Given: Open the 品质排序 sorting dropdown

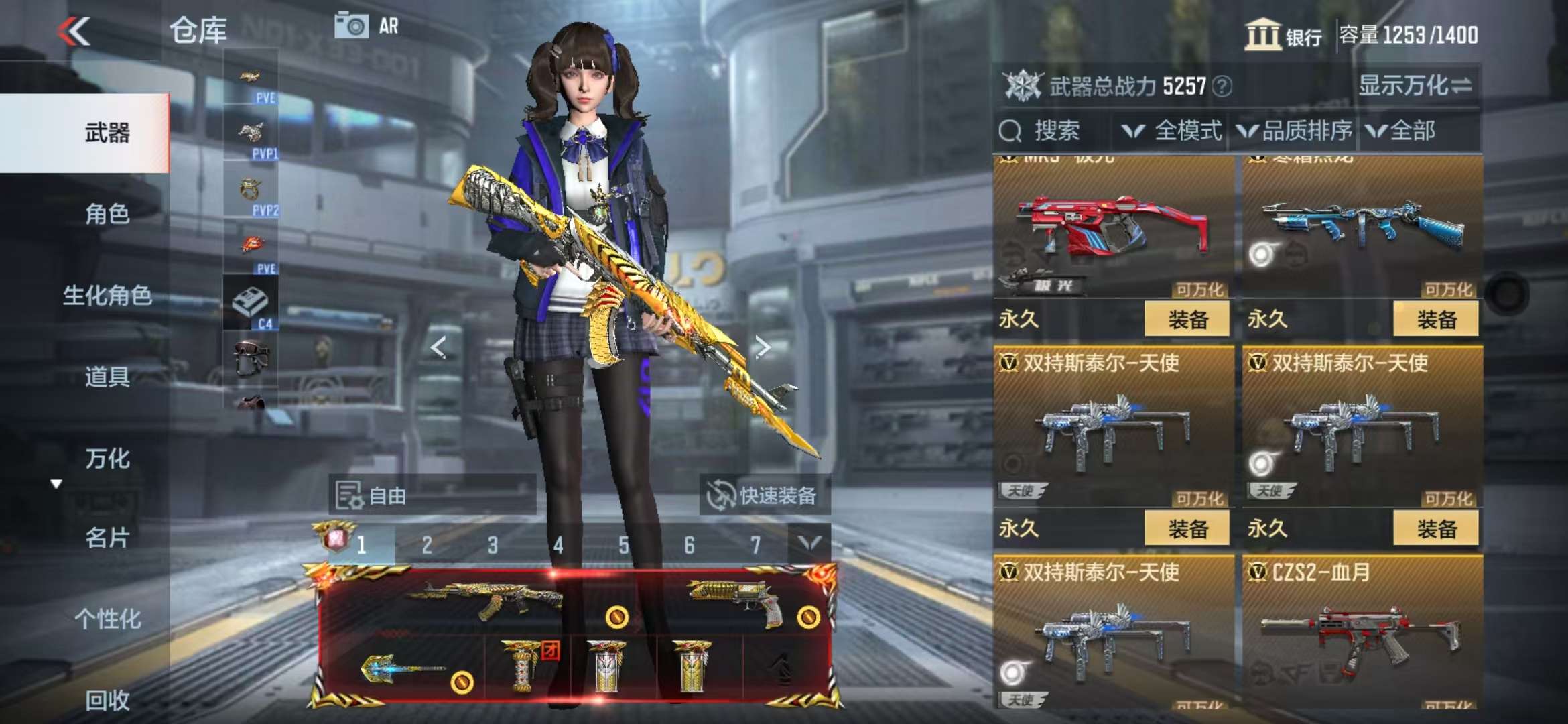Looking at the screenshot, I should pyautogui.click(x=1295, y=131).
